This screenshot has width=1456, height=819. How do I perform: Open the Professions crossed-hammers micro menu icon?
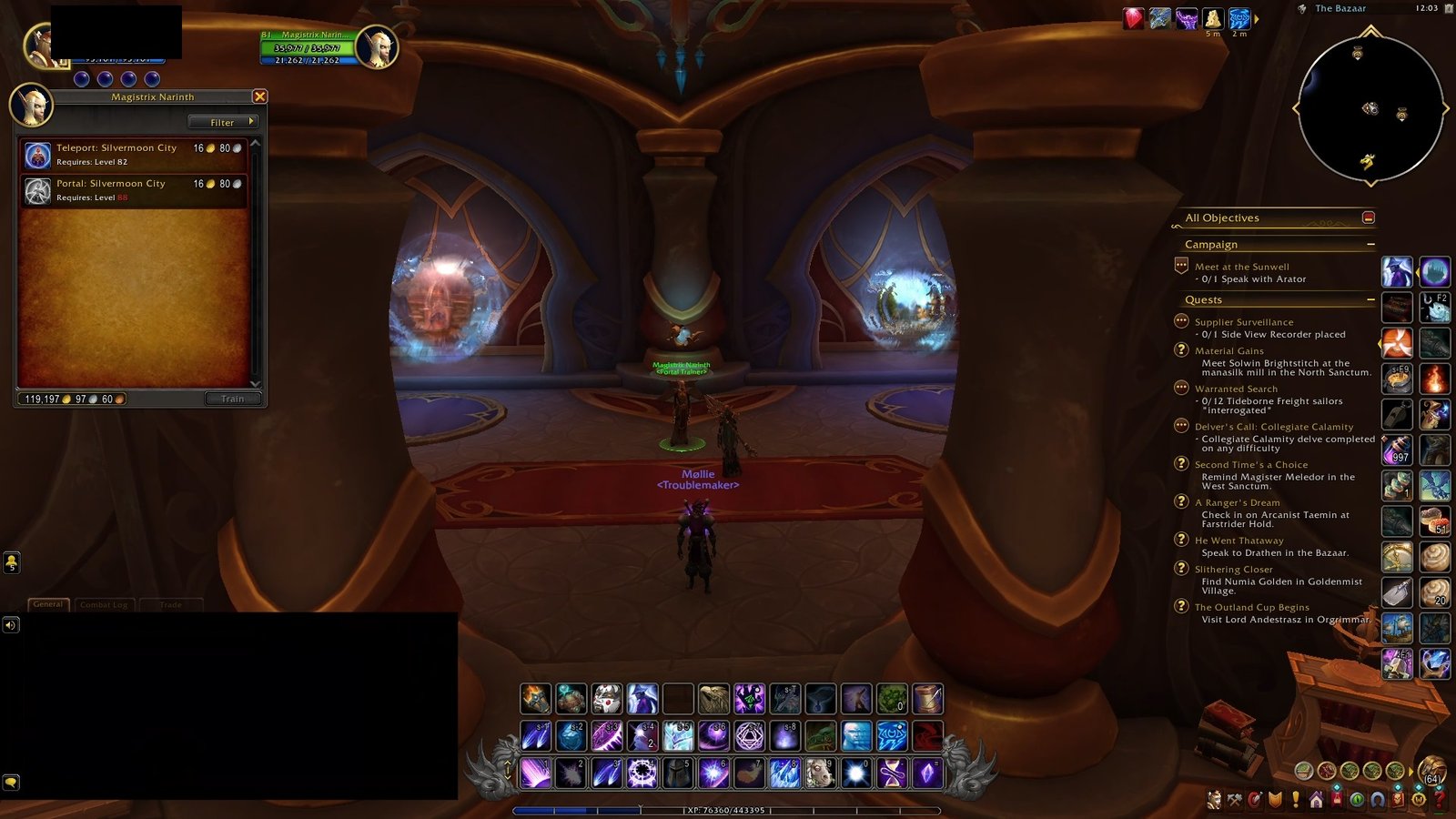1235,801
